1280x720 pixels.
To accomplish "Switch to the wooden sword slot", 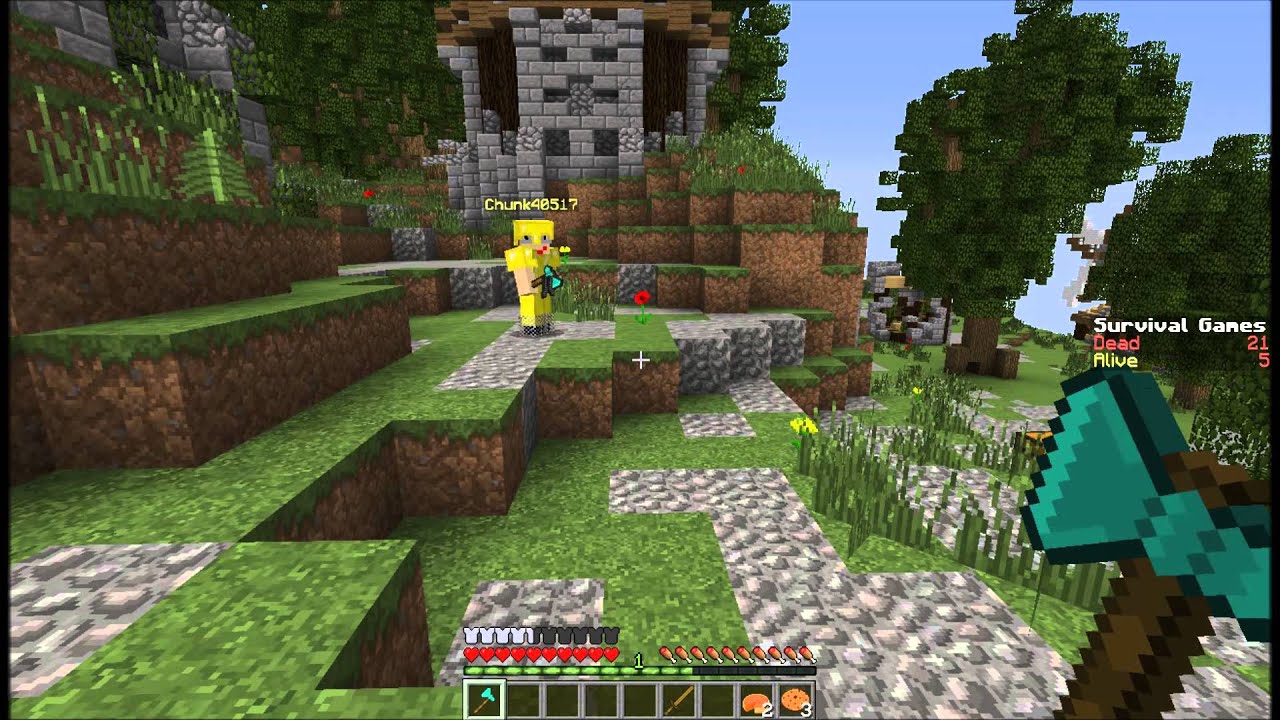I will 678,700.
